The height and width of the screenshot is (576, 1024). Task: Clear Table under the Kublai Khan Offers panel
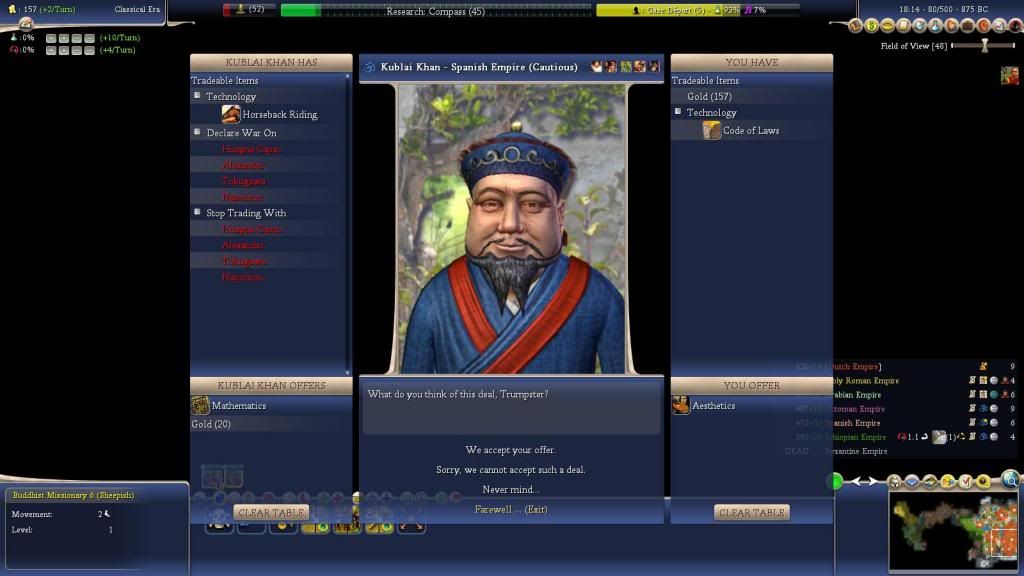(x=271, y=513)
